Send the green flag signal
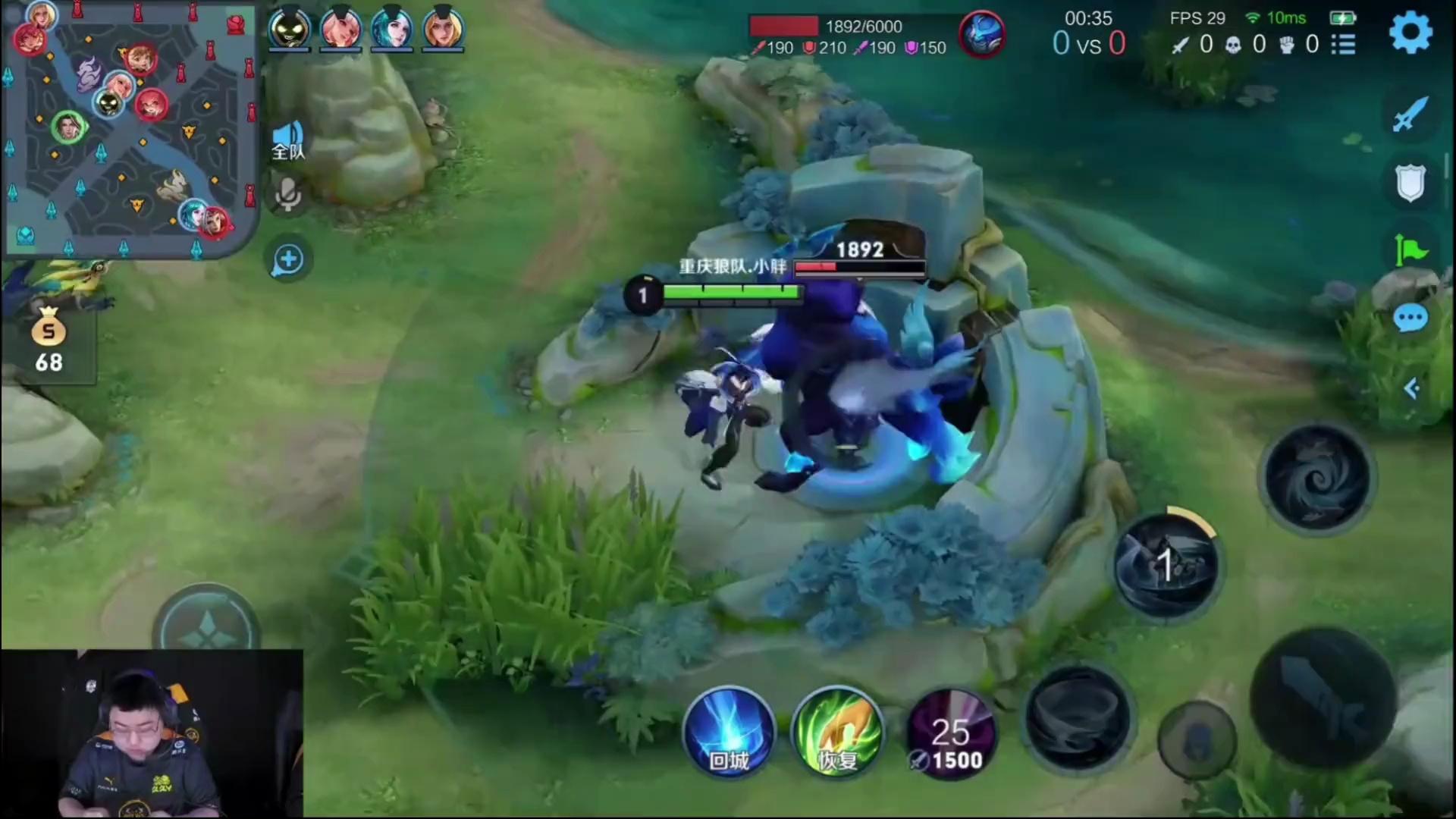This screenshot has width=1456, height=819. tap(1410, 249)
